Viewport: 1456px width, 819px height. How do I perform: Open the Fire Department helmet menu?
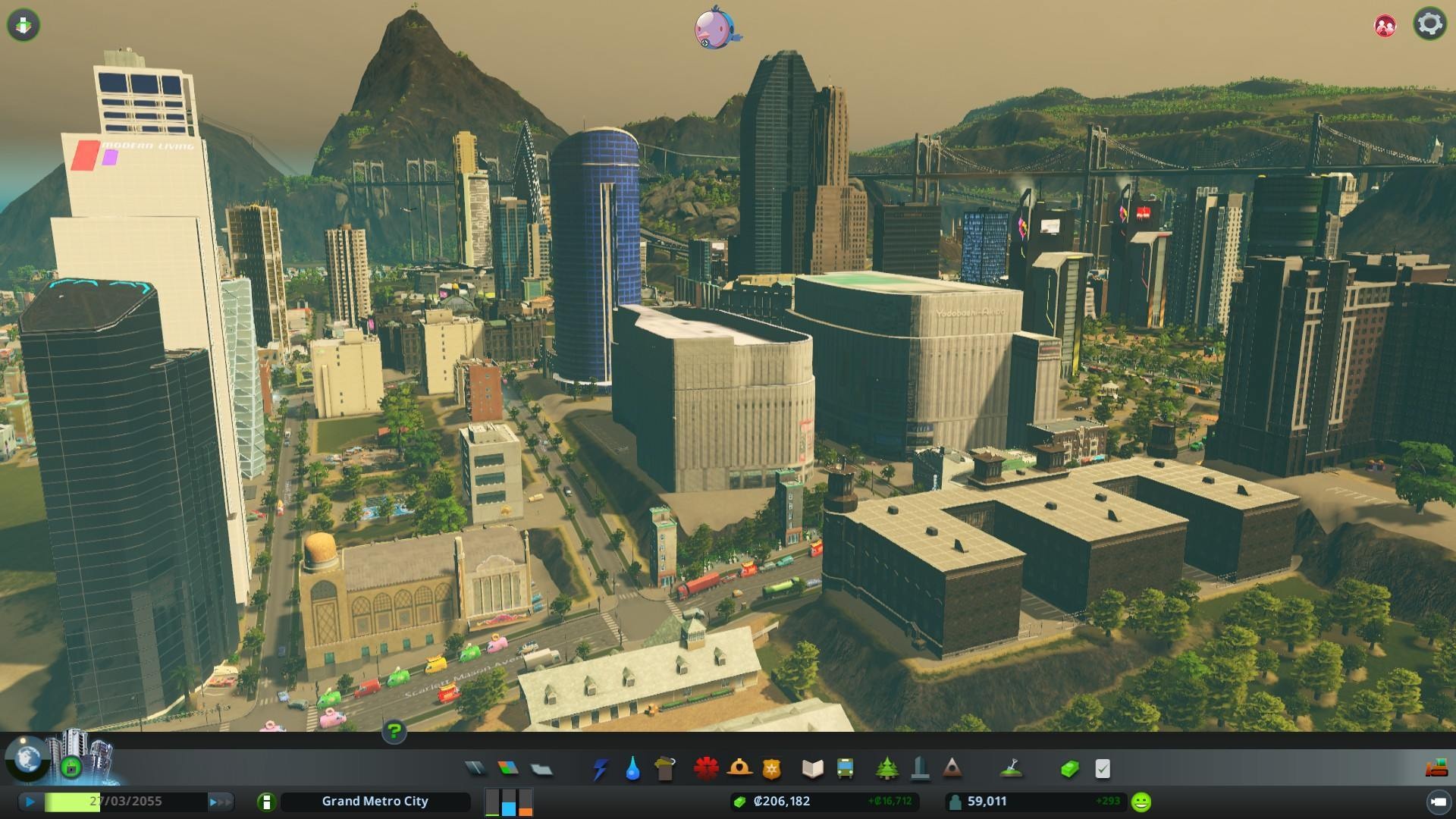tap(739, 769)
